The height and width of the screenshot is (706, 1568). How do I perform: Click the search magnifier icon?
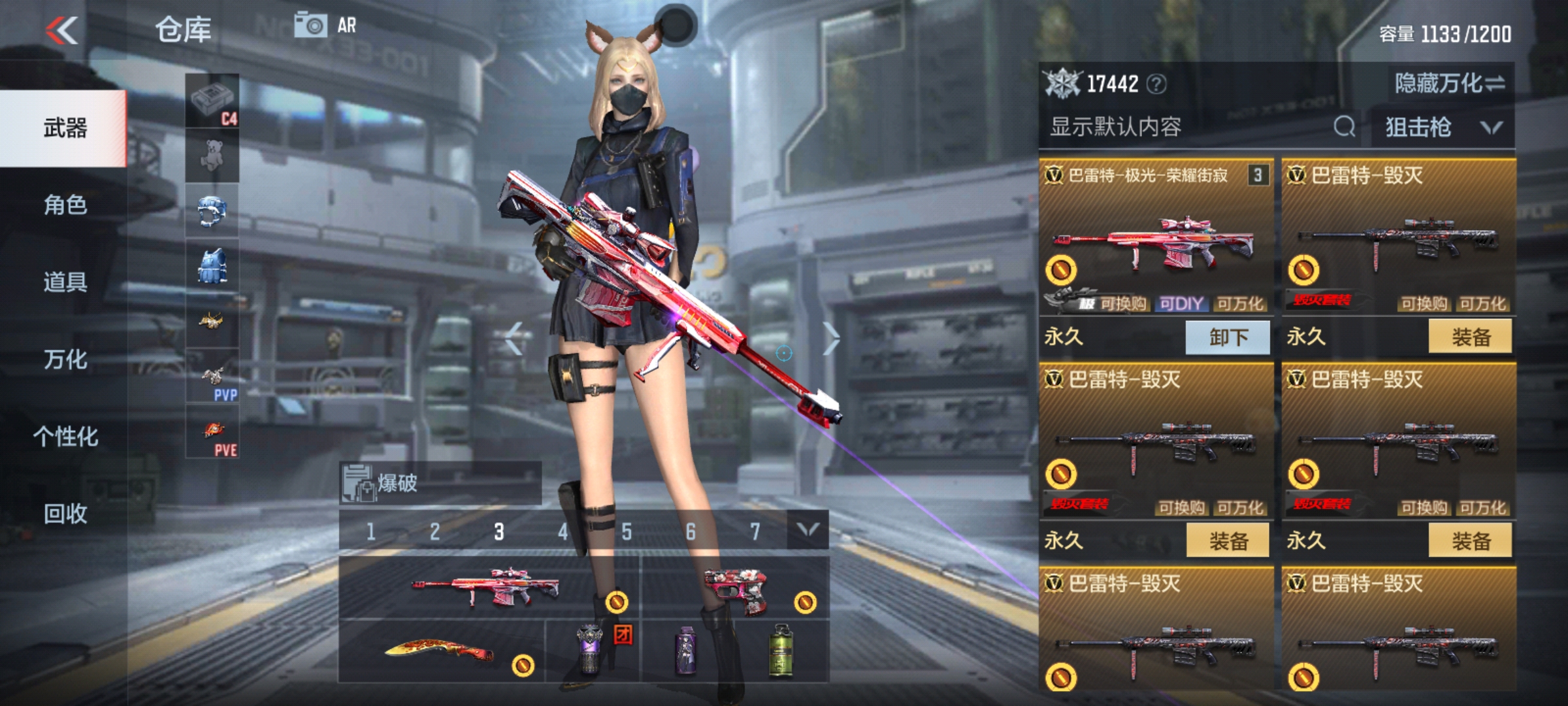pos(1343,127)
